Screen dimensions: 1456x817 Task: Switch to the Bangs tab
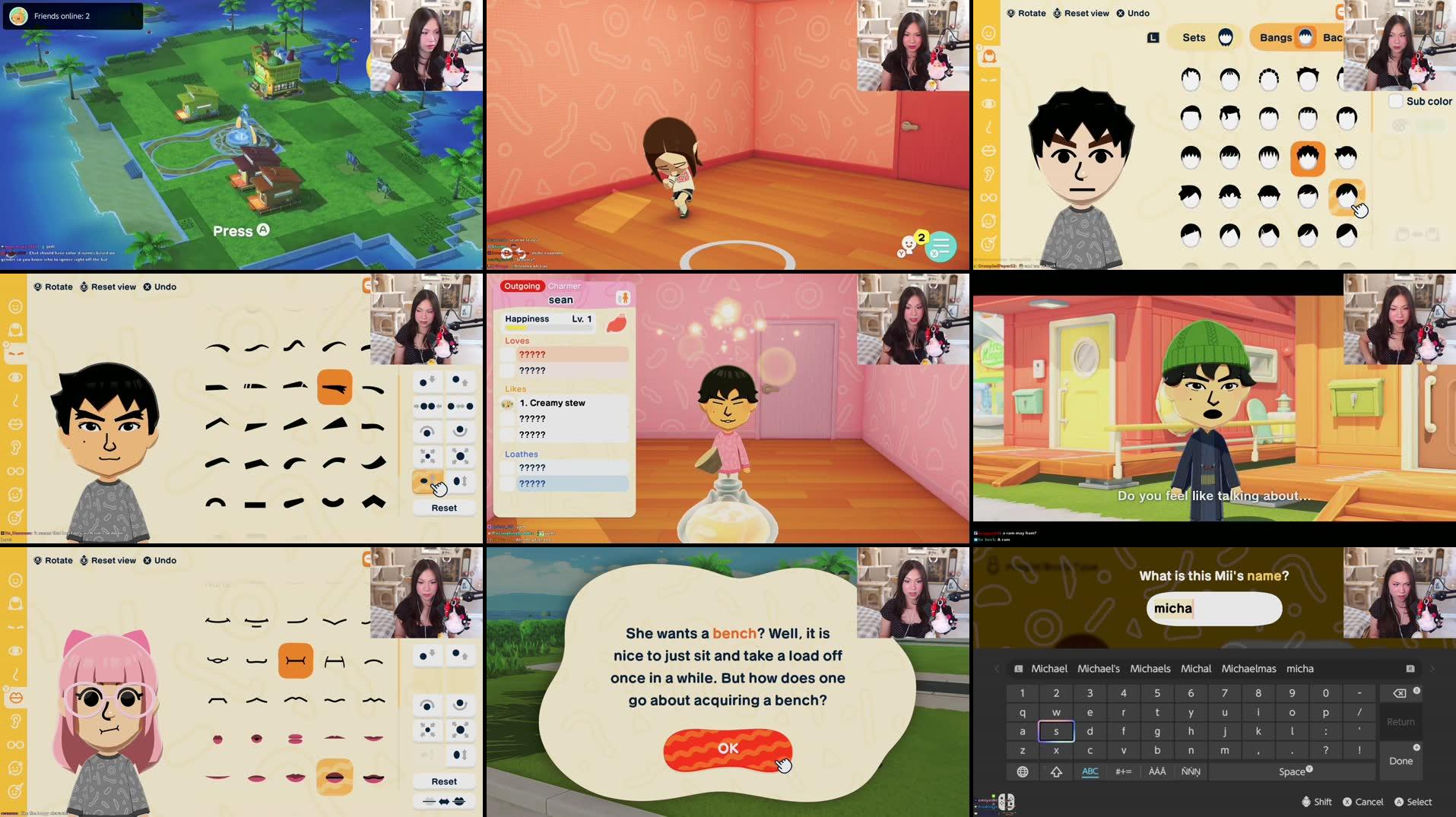[x=1277, y=36]
